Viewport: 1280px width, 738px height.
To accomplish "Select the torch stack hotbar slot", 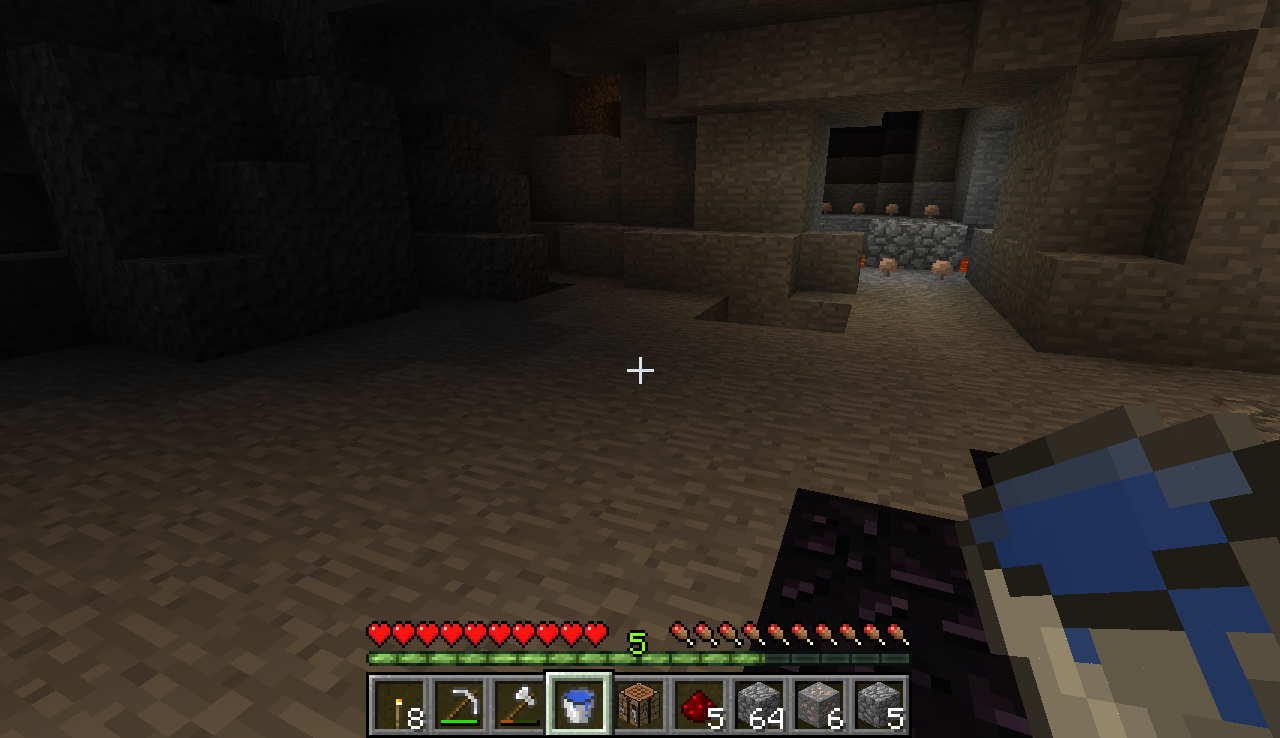I will [x=399, y=705].
